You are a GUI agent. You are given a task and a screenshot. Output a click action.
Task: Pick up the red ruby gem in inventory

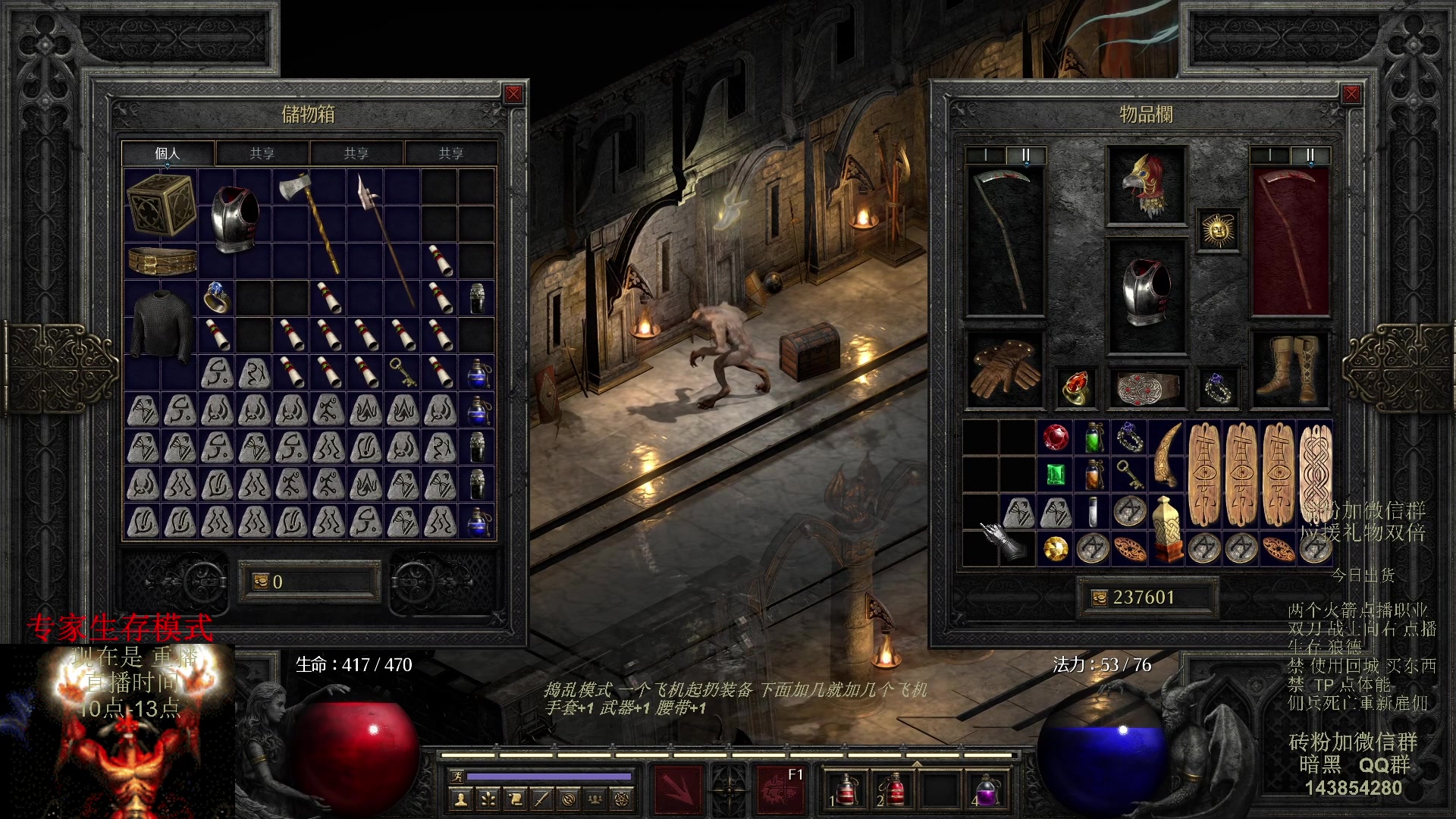click(1055, 438)
